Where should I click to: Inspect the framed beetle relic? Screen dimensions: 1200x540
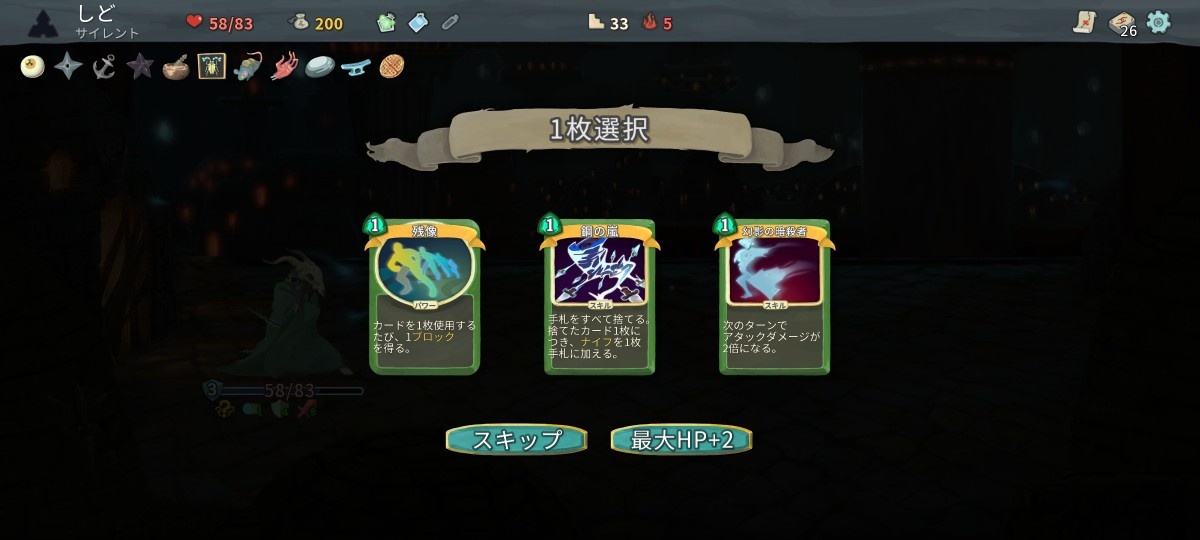click(211, 67)
